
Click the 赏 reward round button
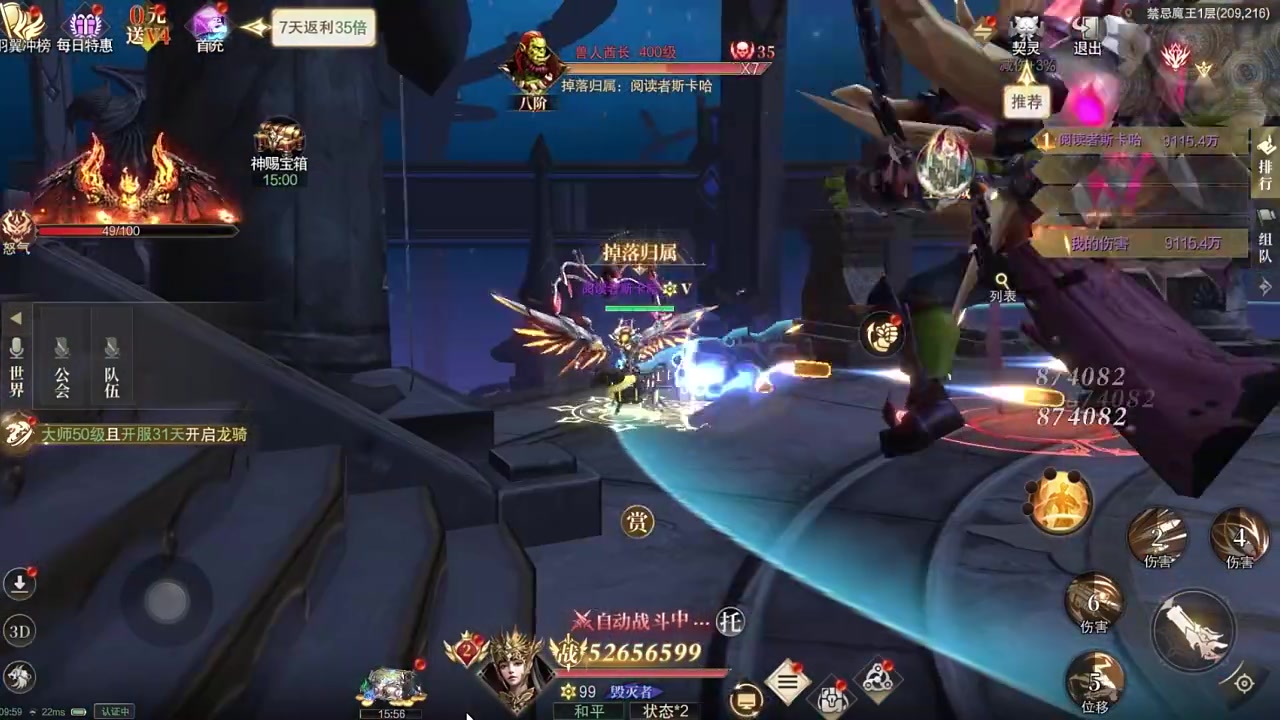637,521
